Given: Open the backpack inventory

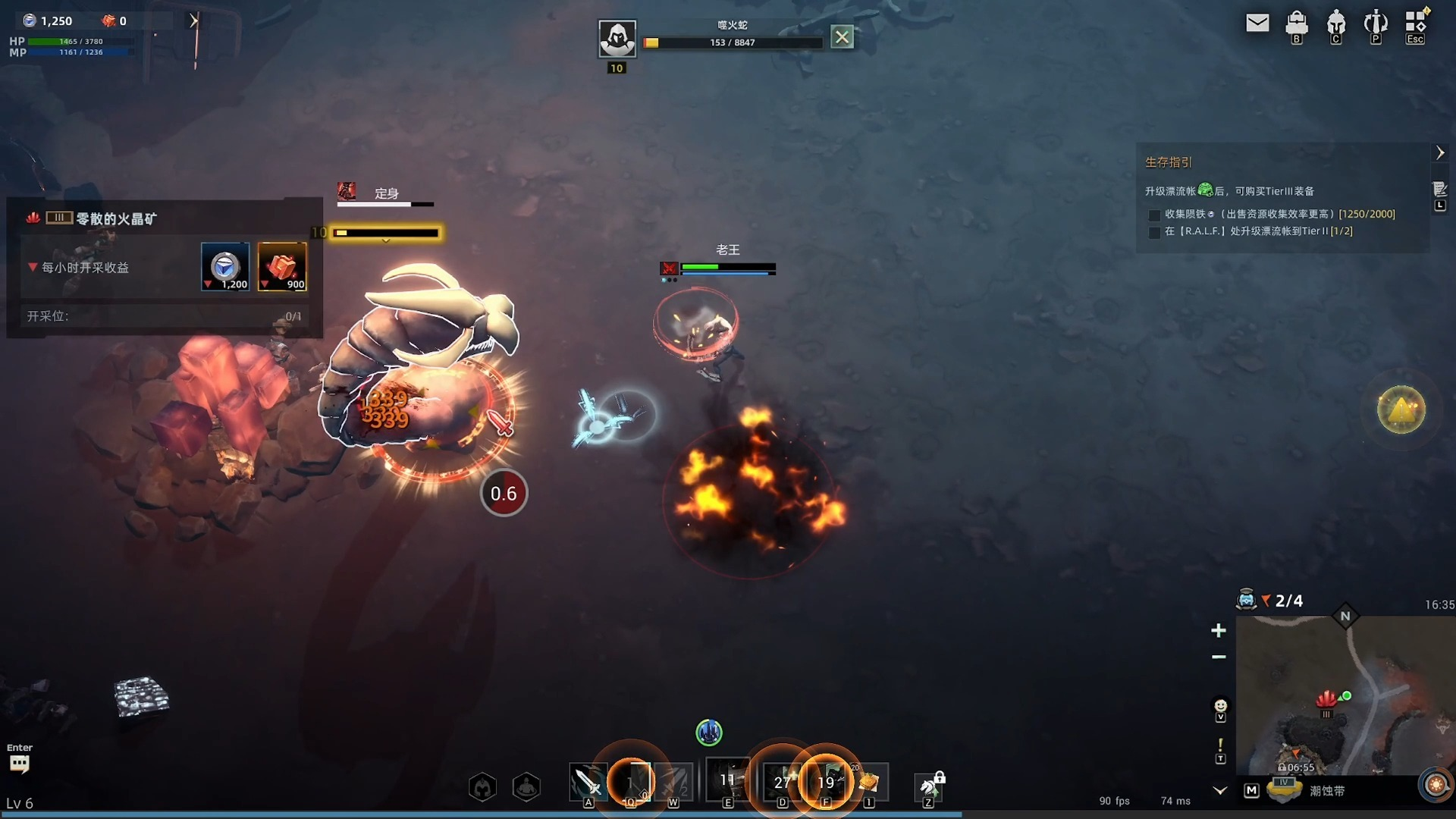Looking at the screenshot, I should point(1297,24).
